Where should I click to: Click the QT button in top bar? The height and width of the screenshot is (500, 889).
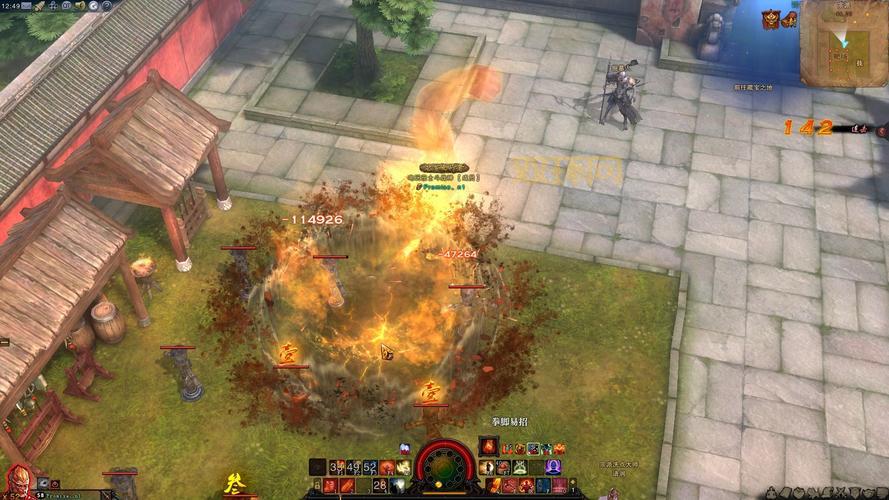65,5
